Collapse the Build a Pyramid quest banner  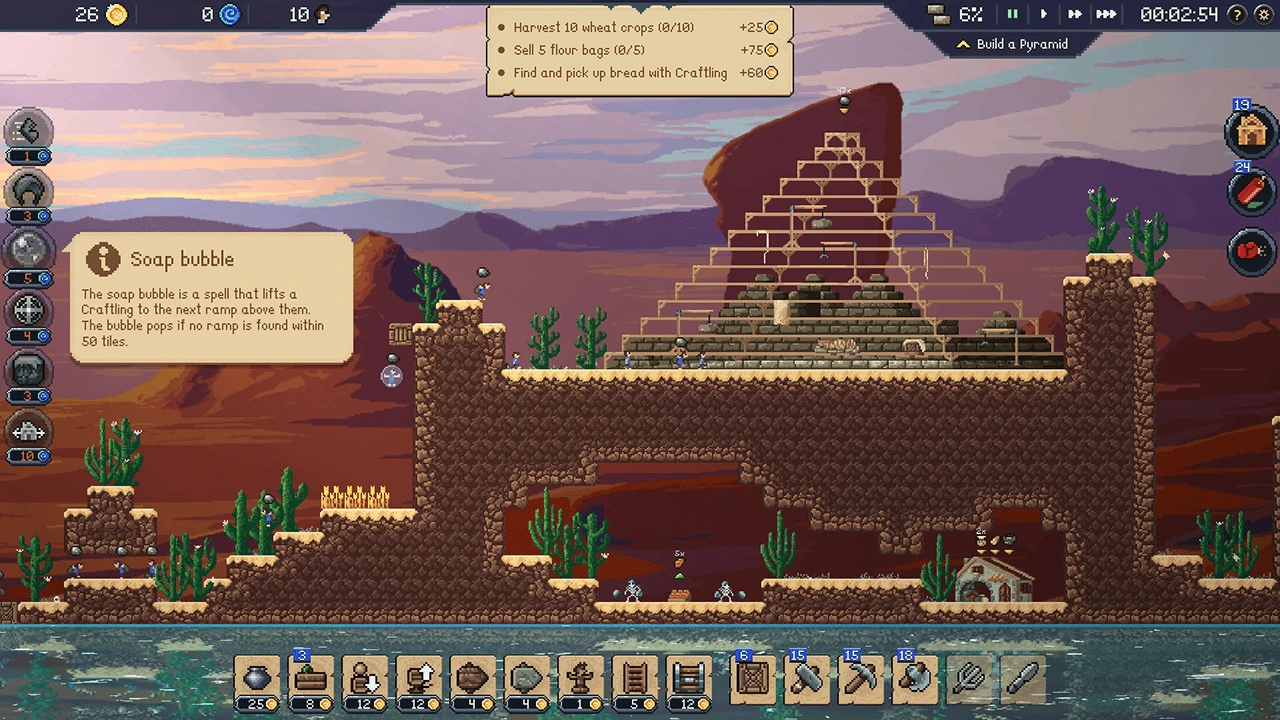click(x=963, y=44)
